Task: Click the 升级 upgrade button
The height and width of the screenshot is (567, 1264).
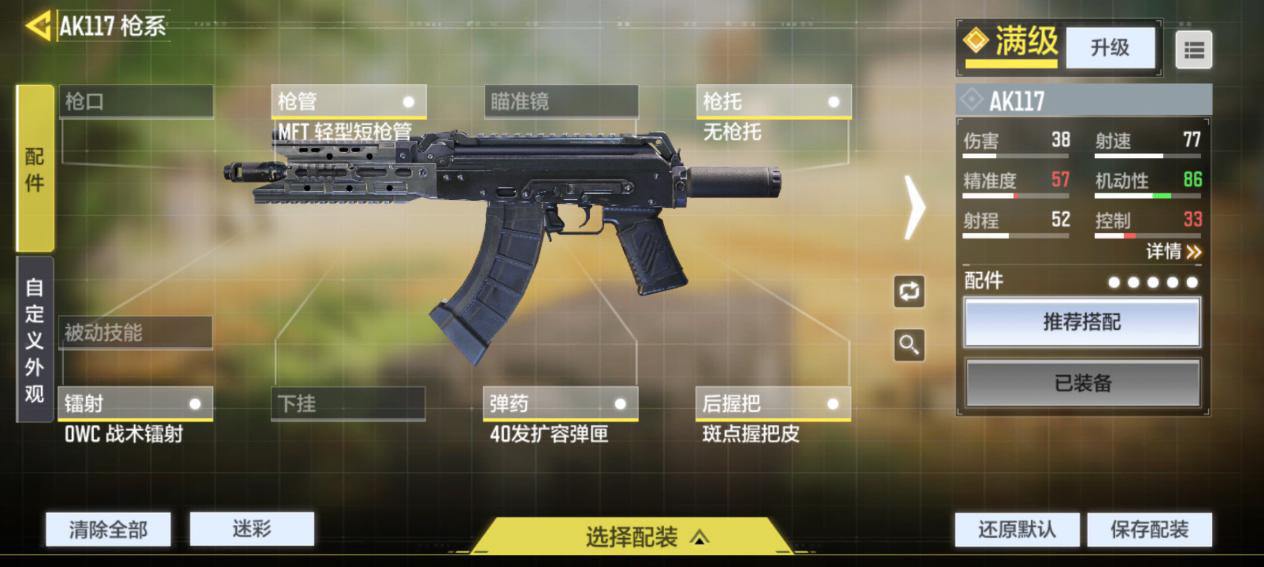Action: (1110, 47)
